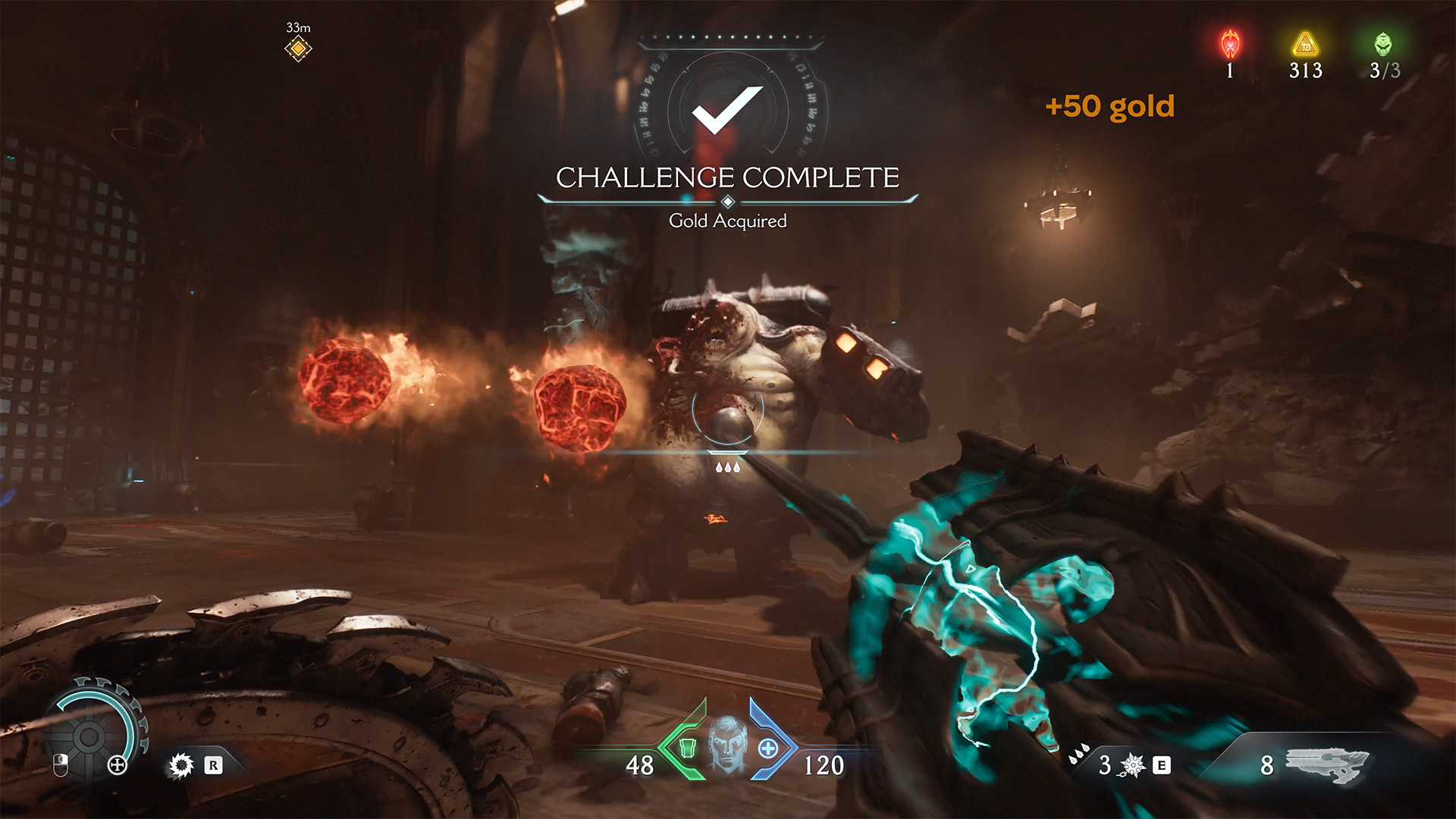Activate the spiked melee attack icon
This screenshot has height=819, width=1456.
click(181, 765)
